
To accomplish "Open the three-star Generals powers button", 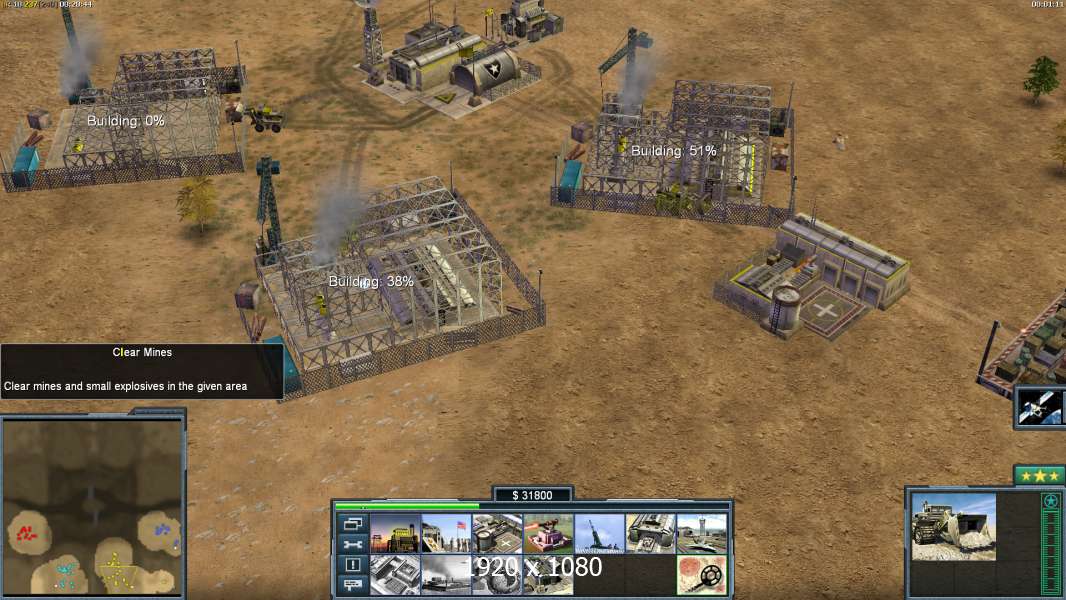I will pos(1038,476).
